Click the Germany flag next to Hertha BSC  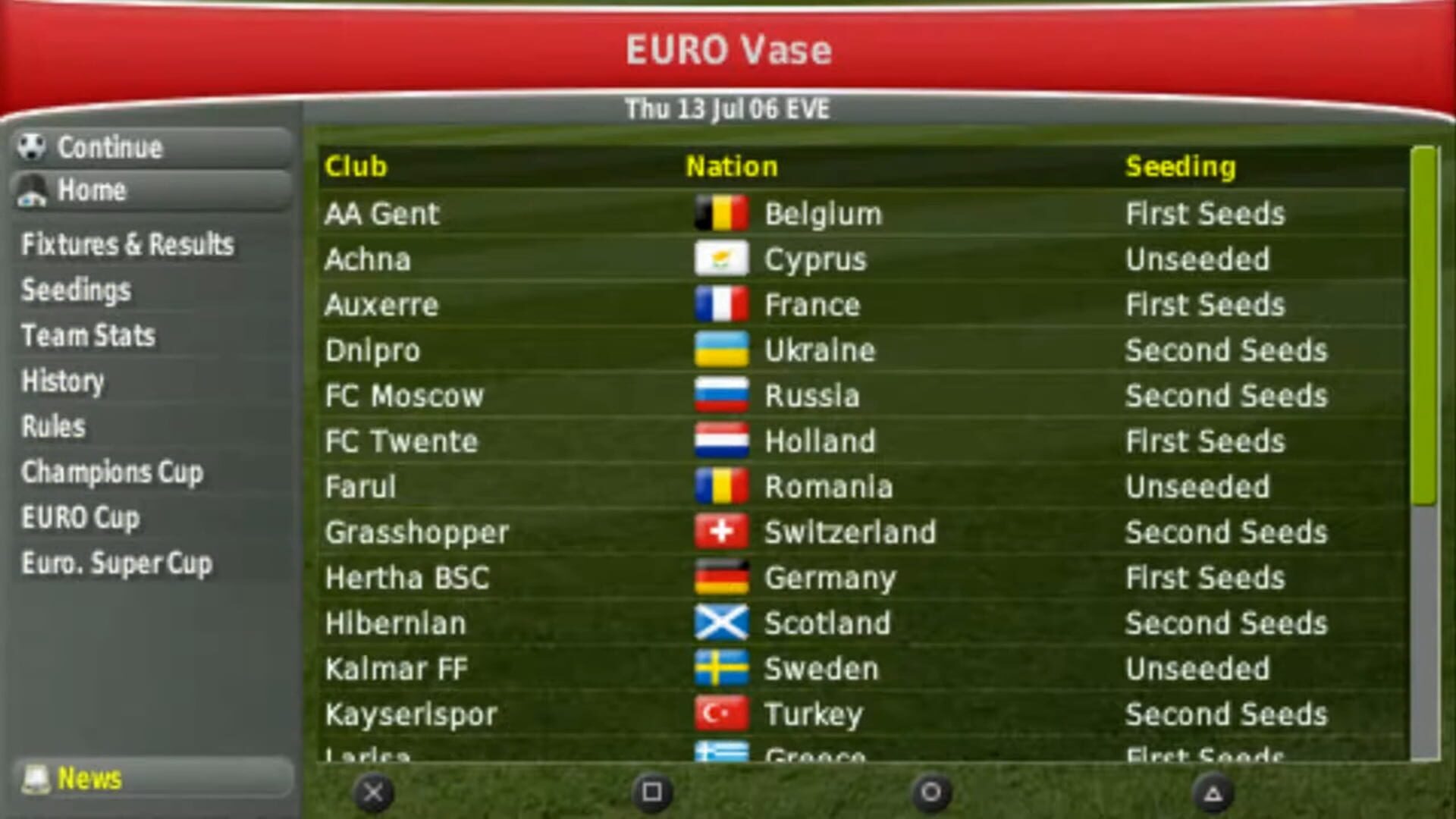pos(721,577)
